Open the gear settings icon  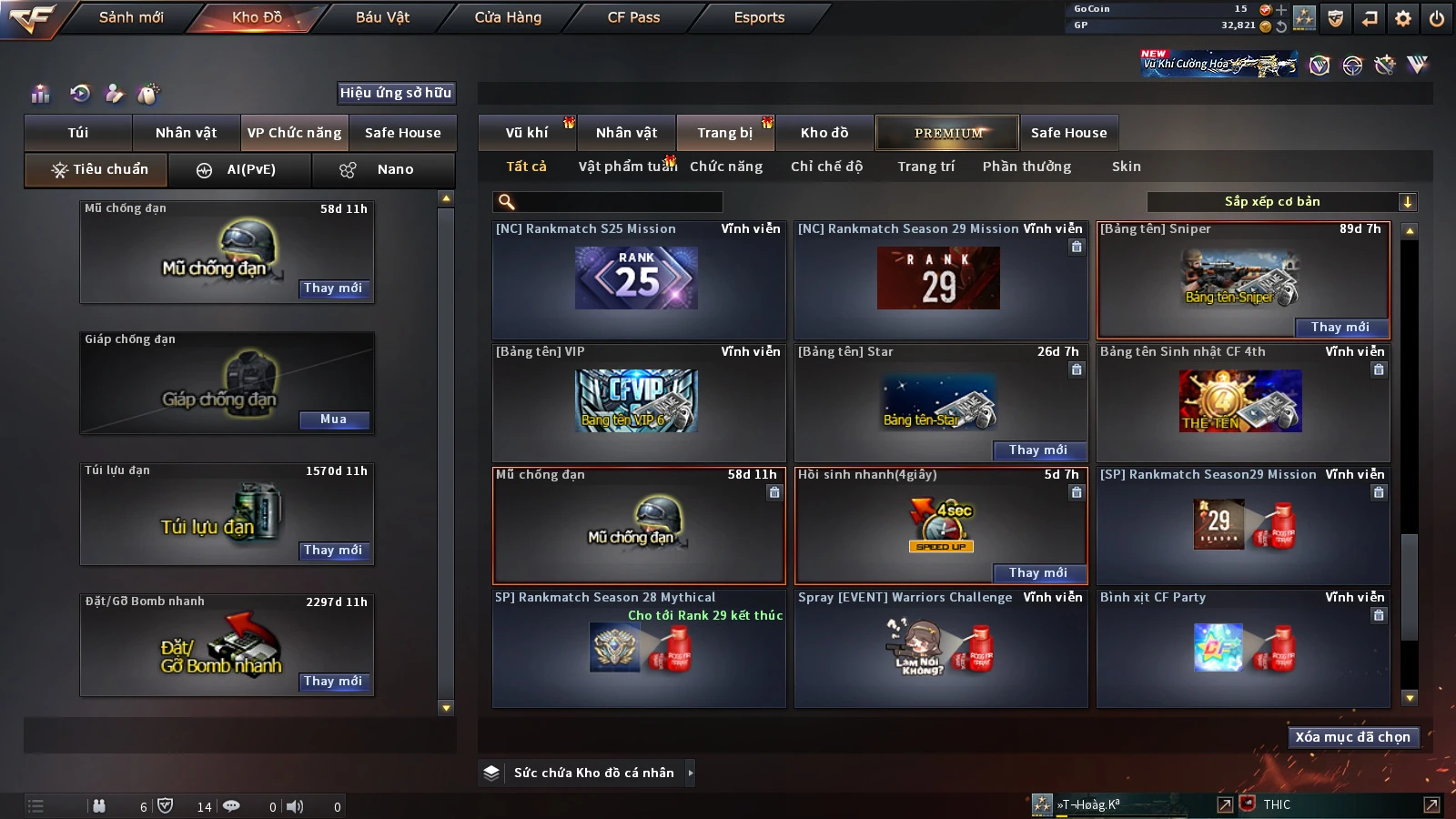tap(1403, 18)
